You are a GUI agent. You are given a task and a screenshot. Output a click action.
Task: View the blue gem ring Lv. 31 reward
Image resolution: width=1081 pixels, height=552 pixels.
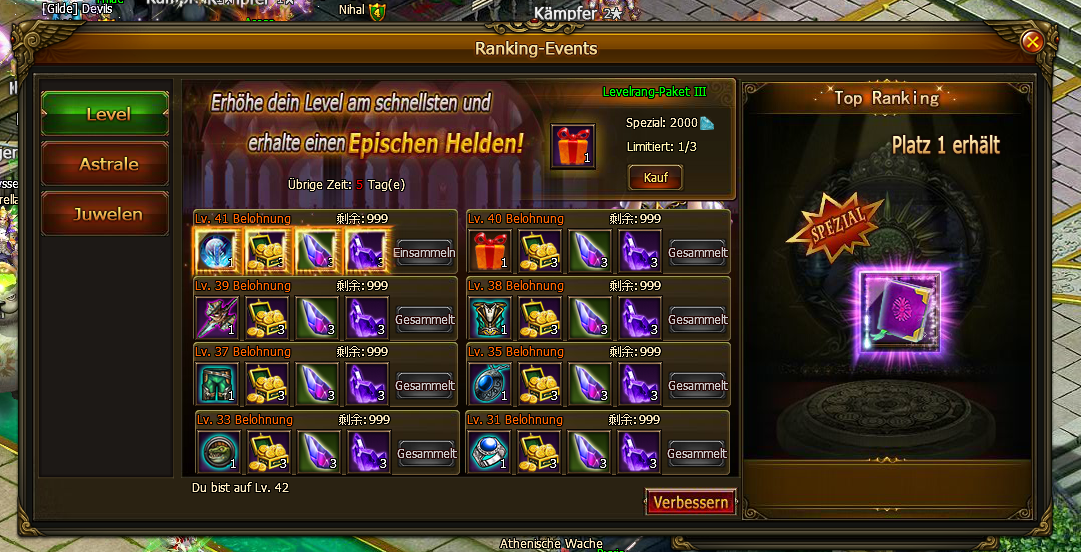coord(489,452)
